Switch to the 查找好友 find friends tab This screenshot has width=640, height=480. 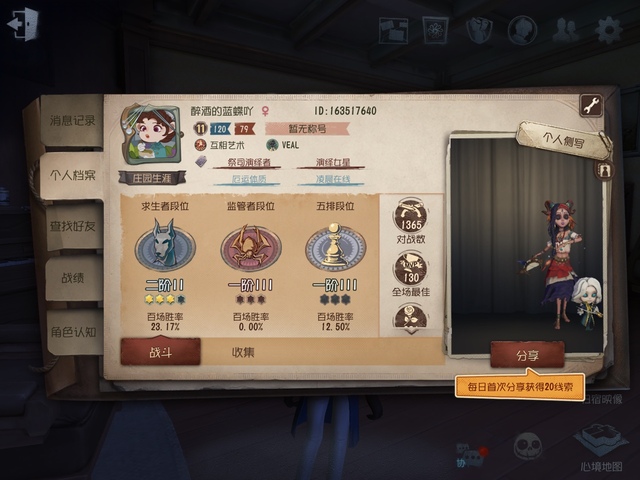coord(72,227)
